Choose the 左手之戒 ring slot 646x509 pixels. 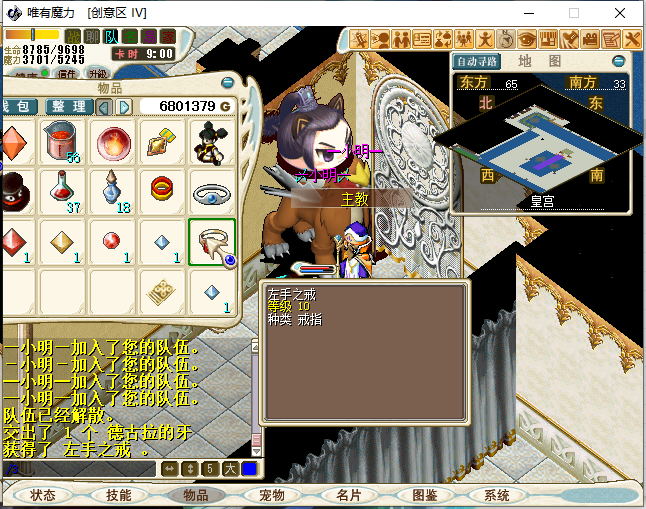pyautogui.click(x=211, y=242)
